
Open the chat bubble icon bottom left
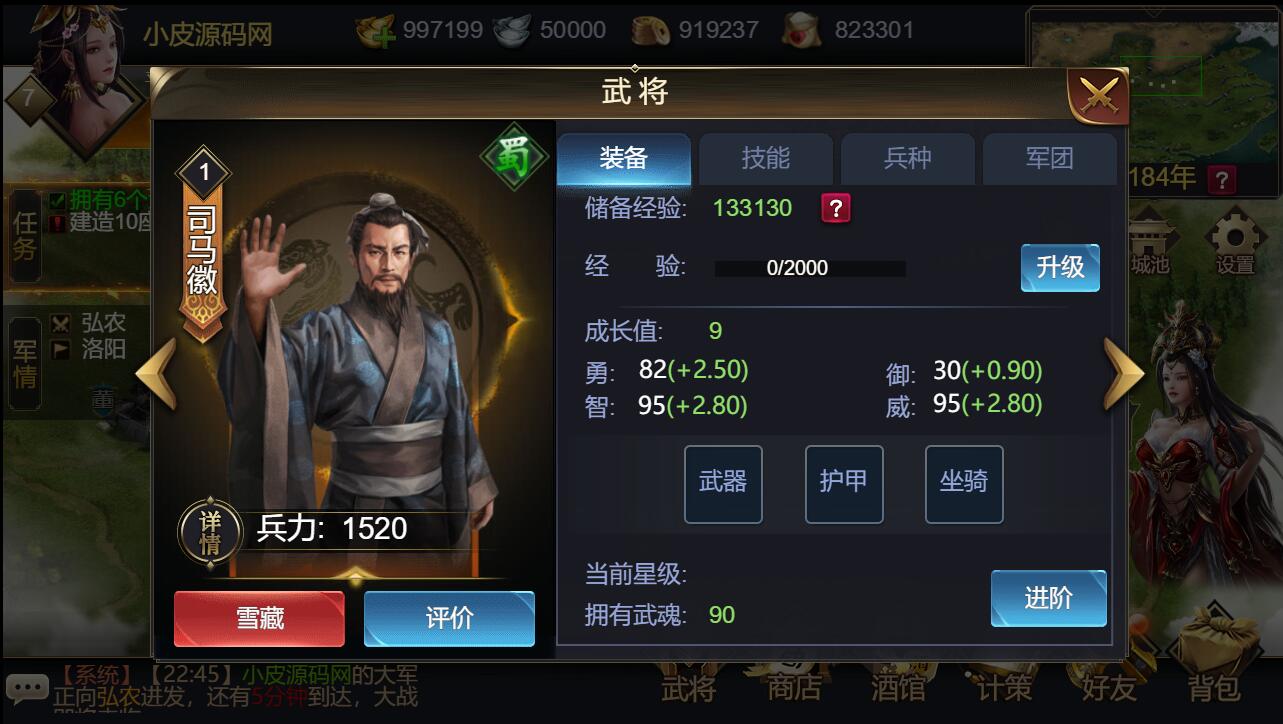coord(28,687)
